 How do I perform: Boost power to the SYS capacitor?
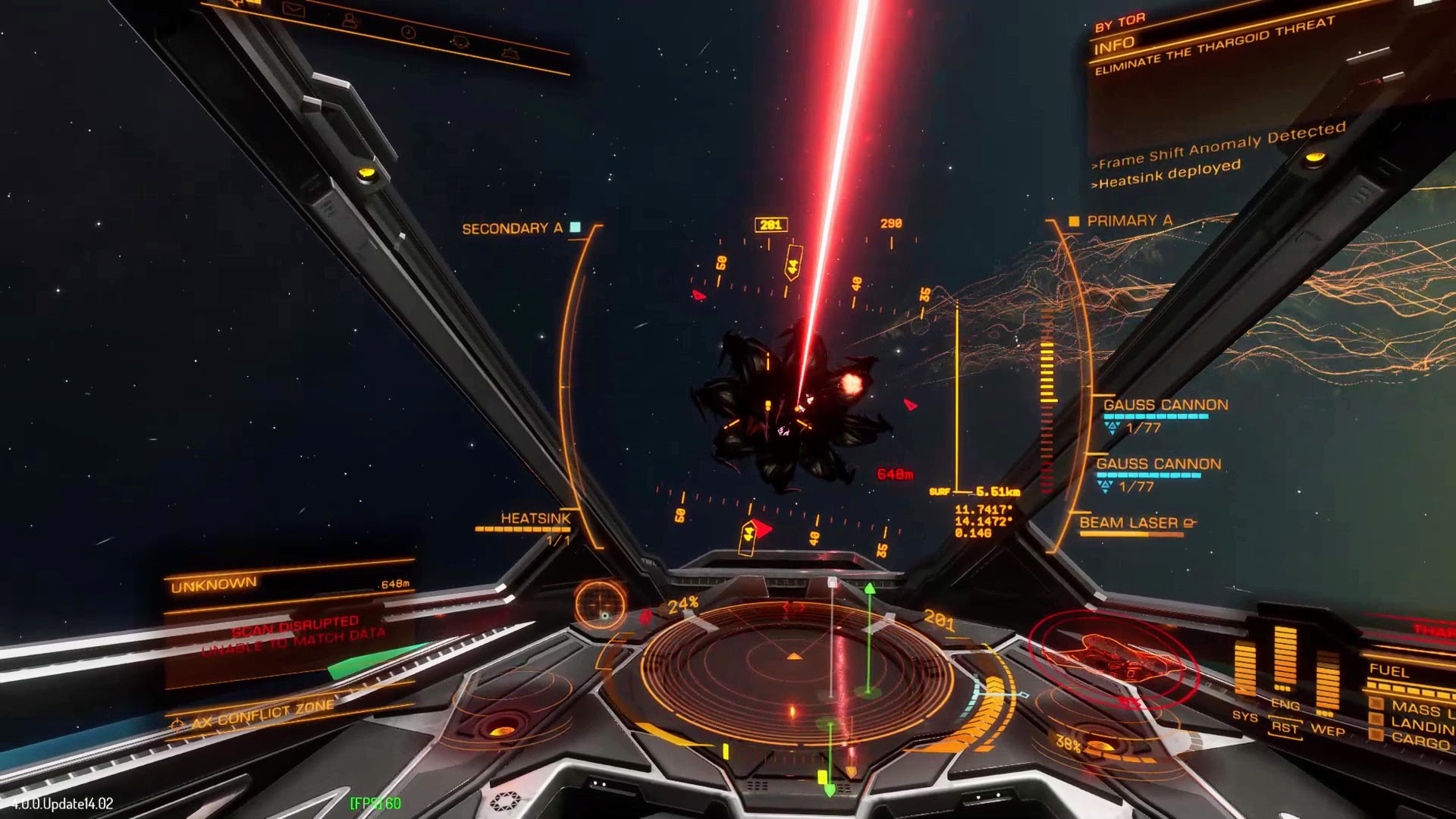click(1244, 716)
